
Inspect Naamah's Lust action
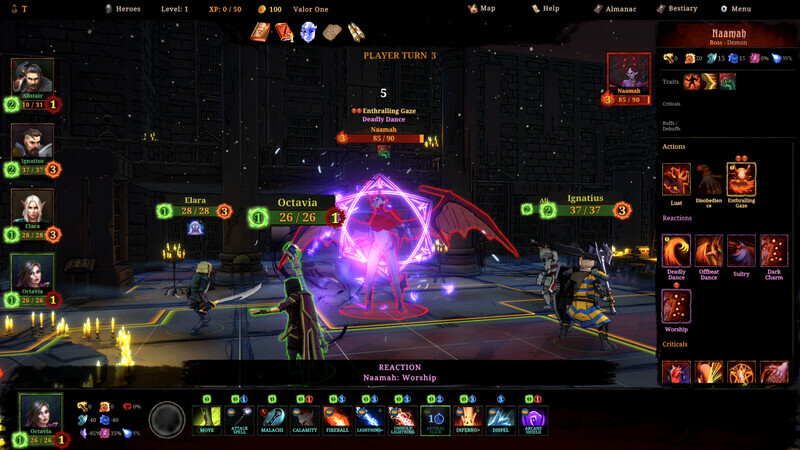click(676, 180)
